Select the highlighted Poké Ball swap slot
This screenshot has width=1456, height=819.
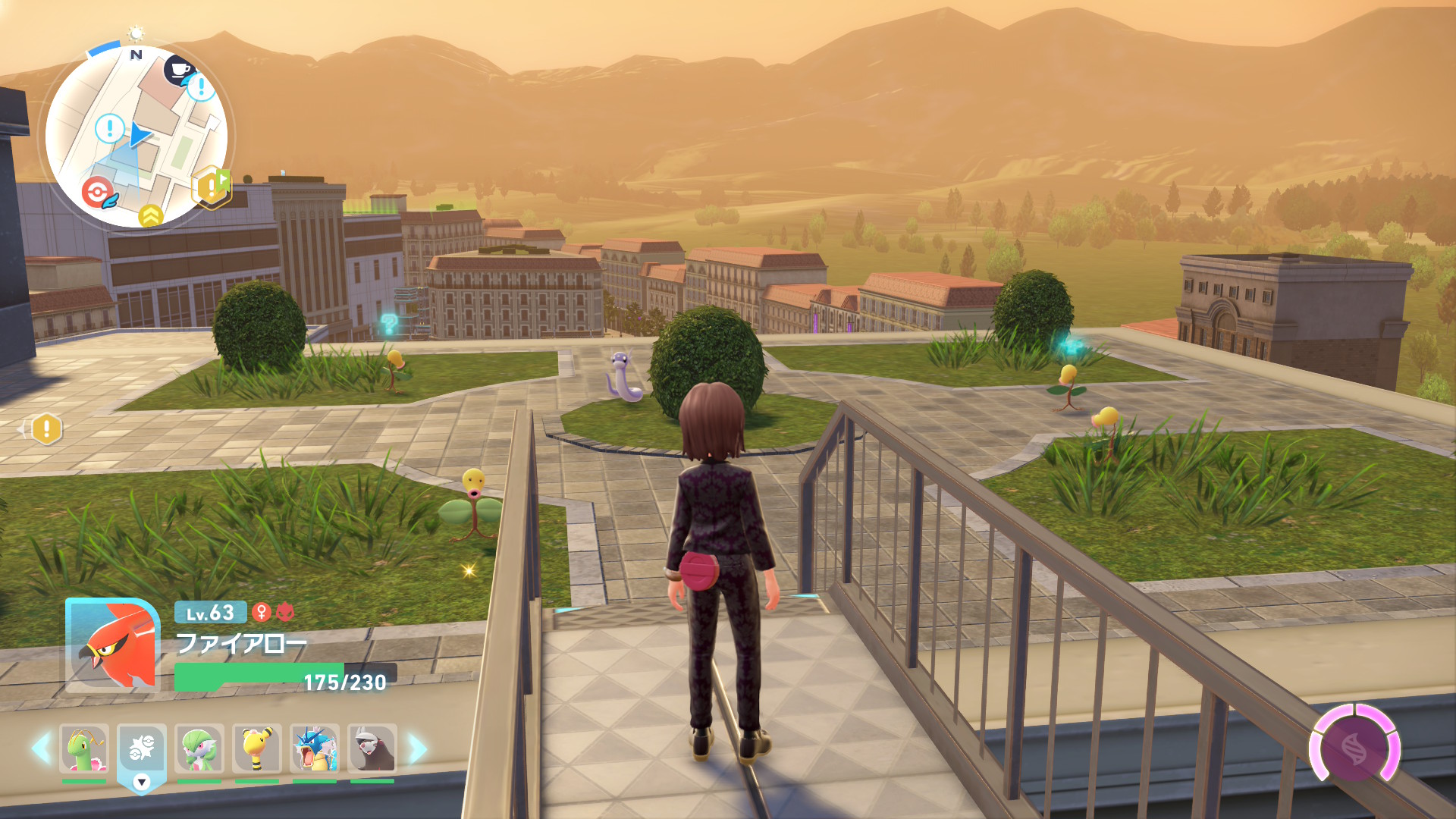point(142,749)
